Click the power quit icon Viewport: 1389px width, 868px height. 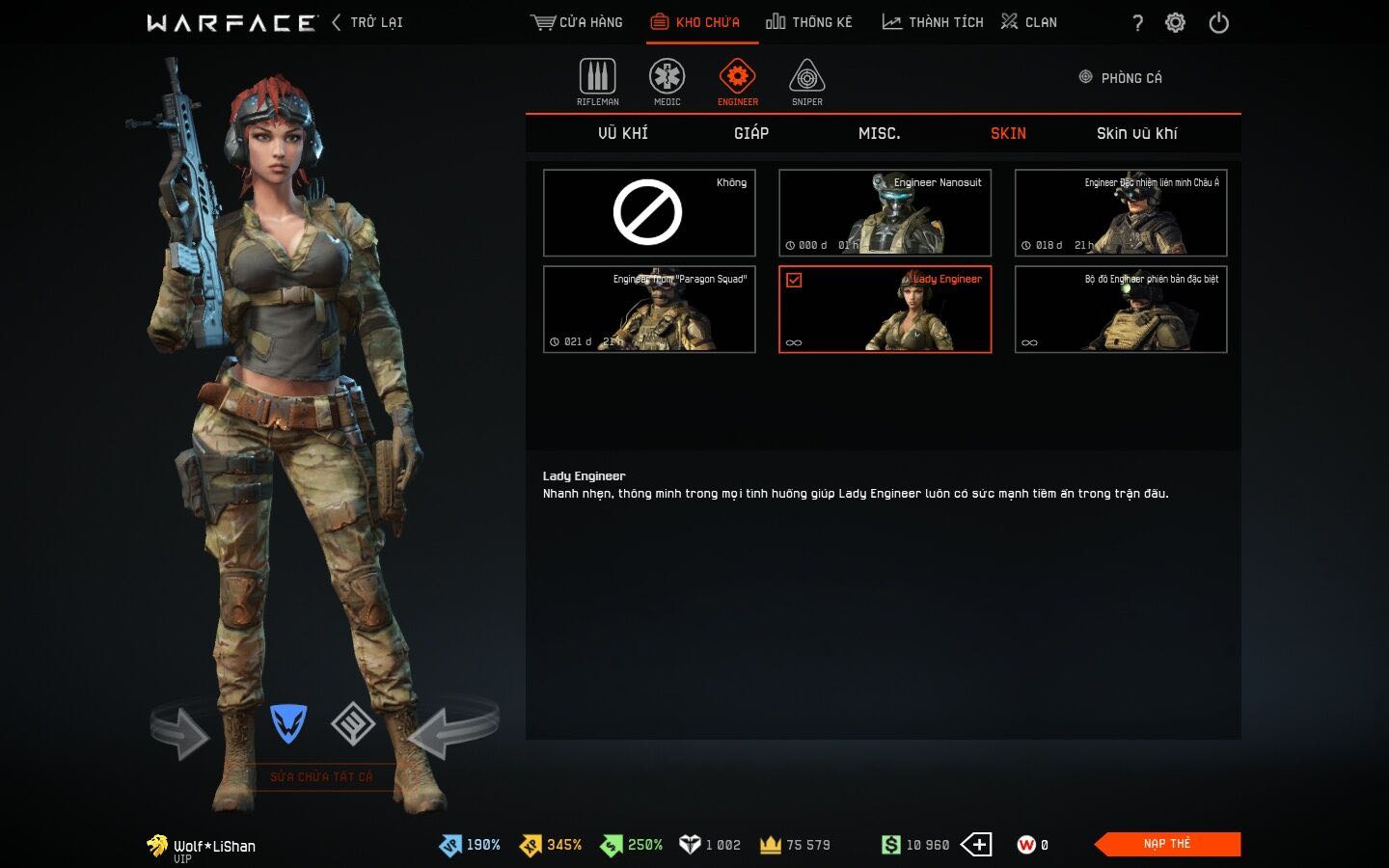(1218, 23)
